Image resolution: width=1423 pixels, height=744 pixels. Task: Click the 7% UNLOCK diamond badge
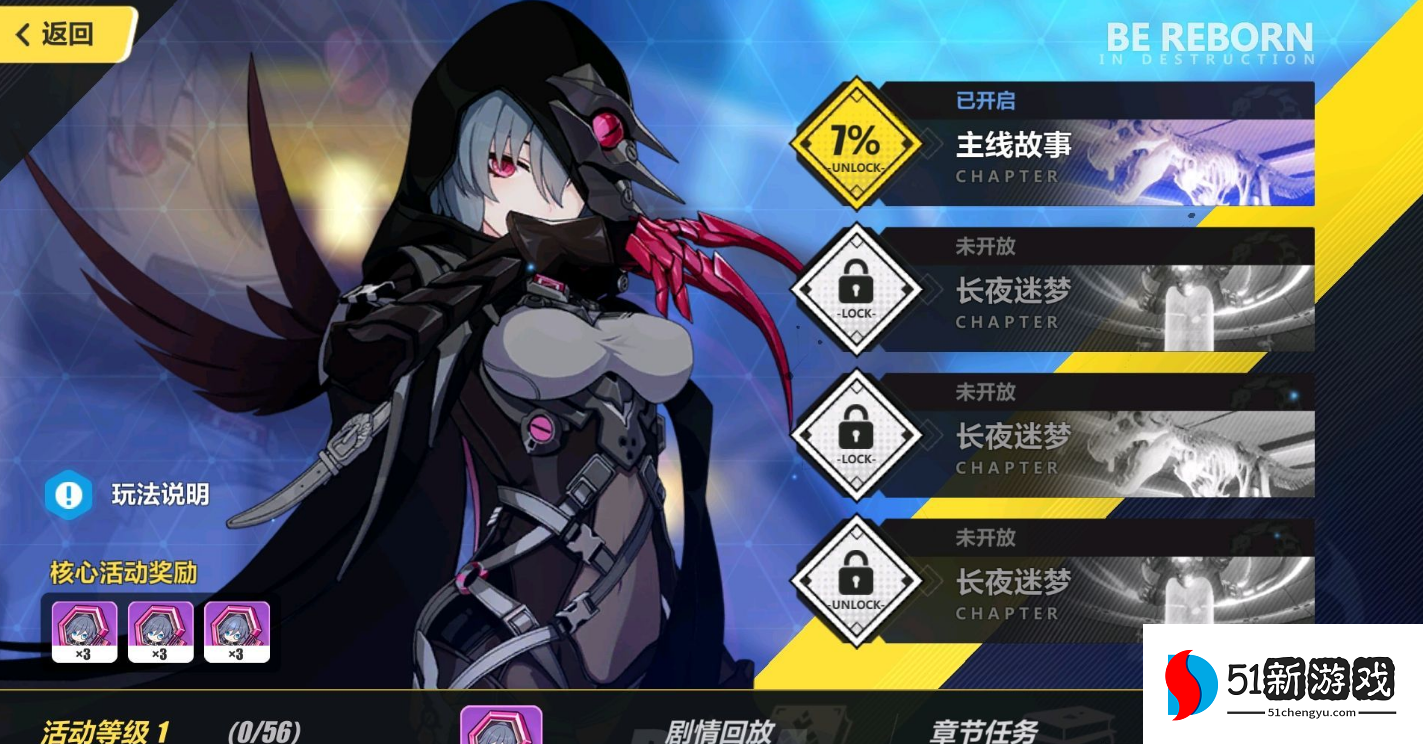[855, 143]
